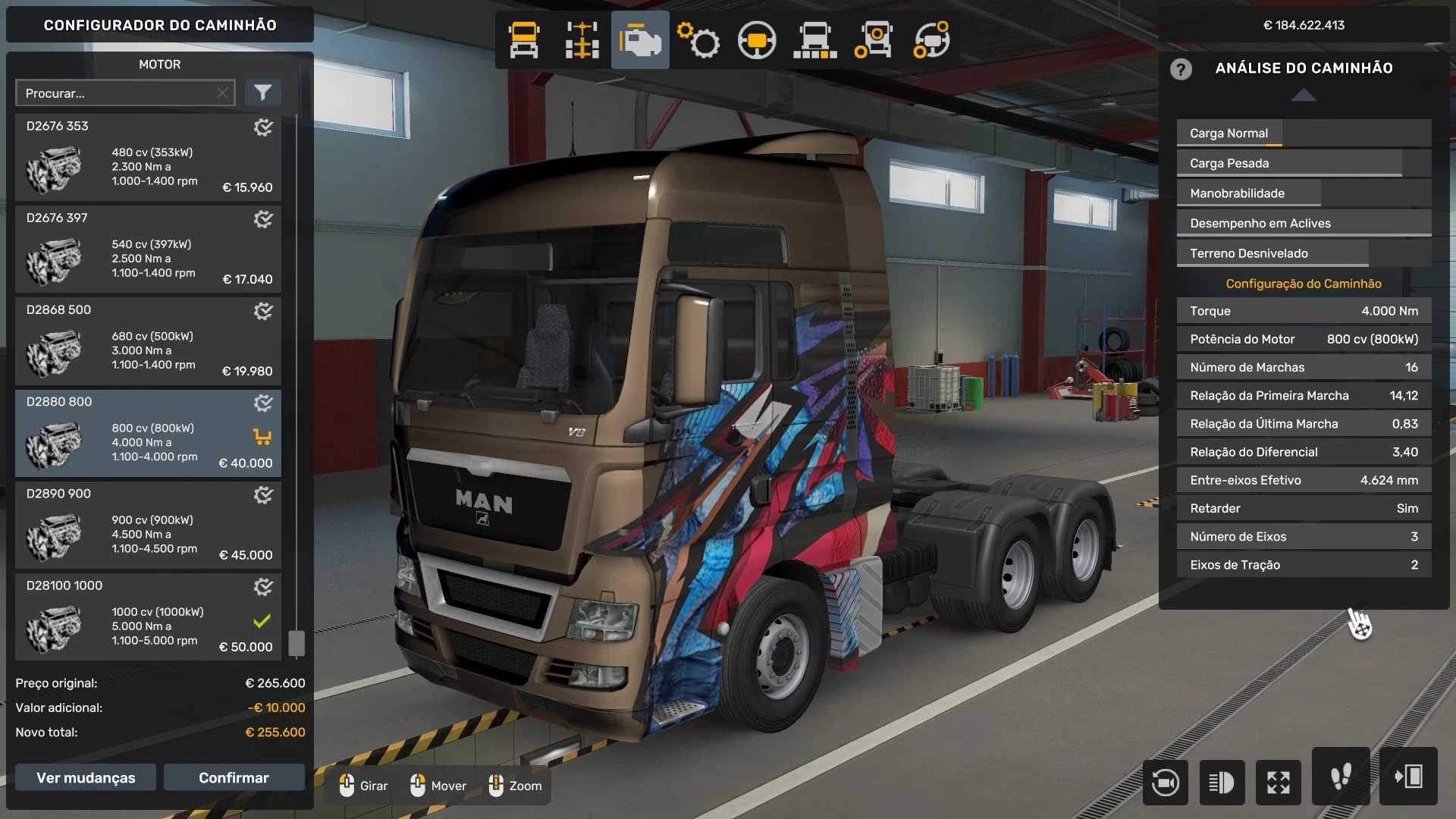1456x819 pixels.
Task: Select the D2890 900 engine
Action: (x=148, y=525)
